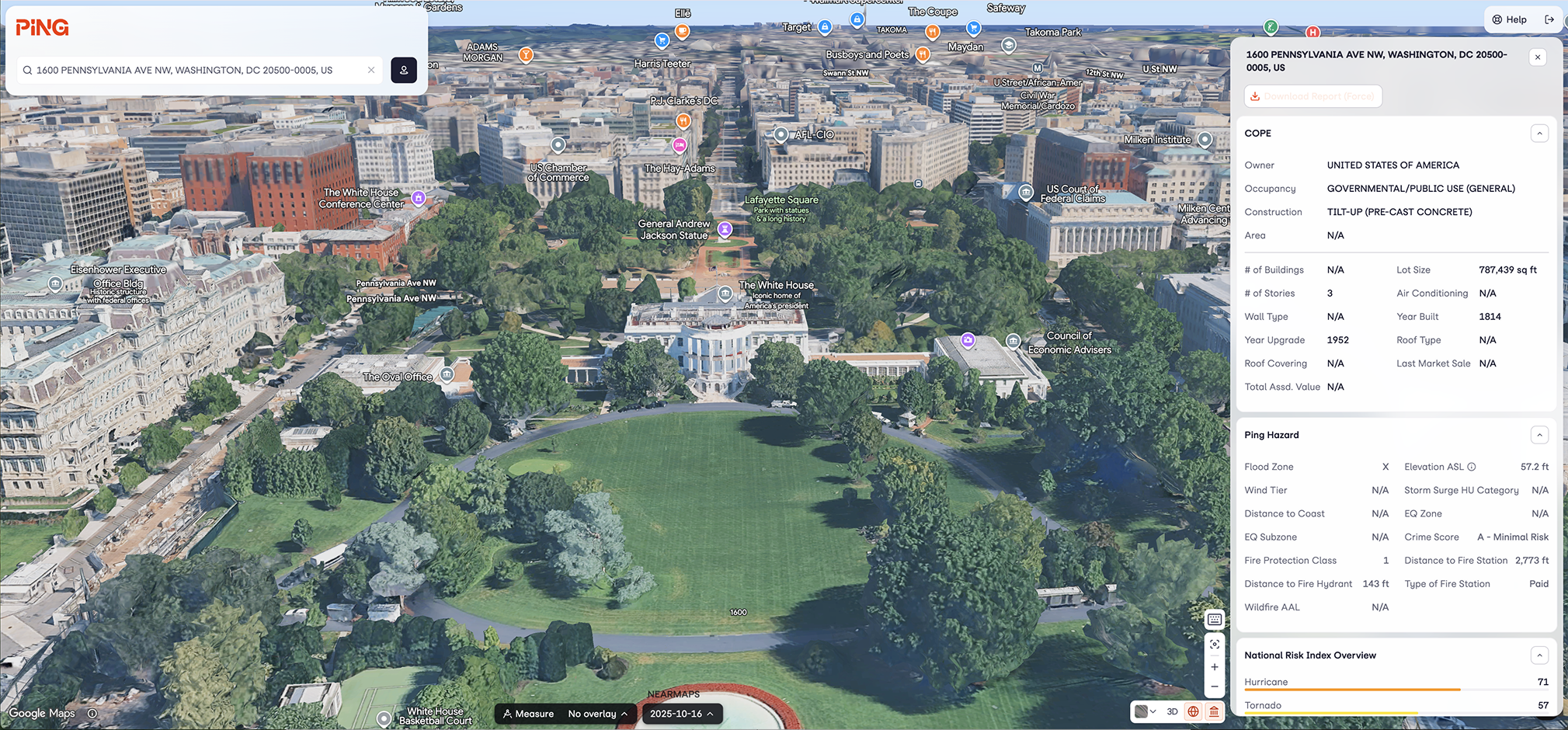Image resolution: width=1568 pixels, height=730 pixels.
Task: Collapse the COPE section
Action: point(1539,134)
